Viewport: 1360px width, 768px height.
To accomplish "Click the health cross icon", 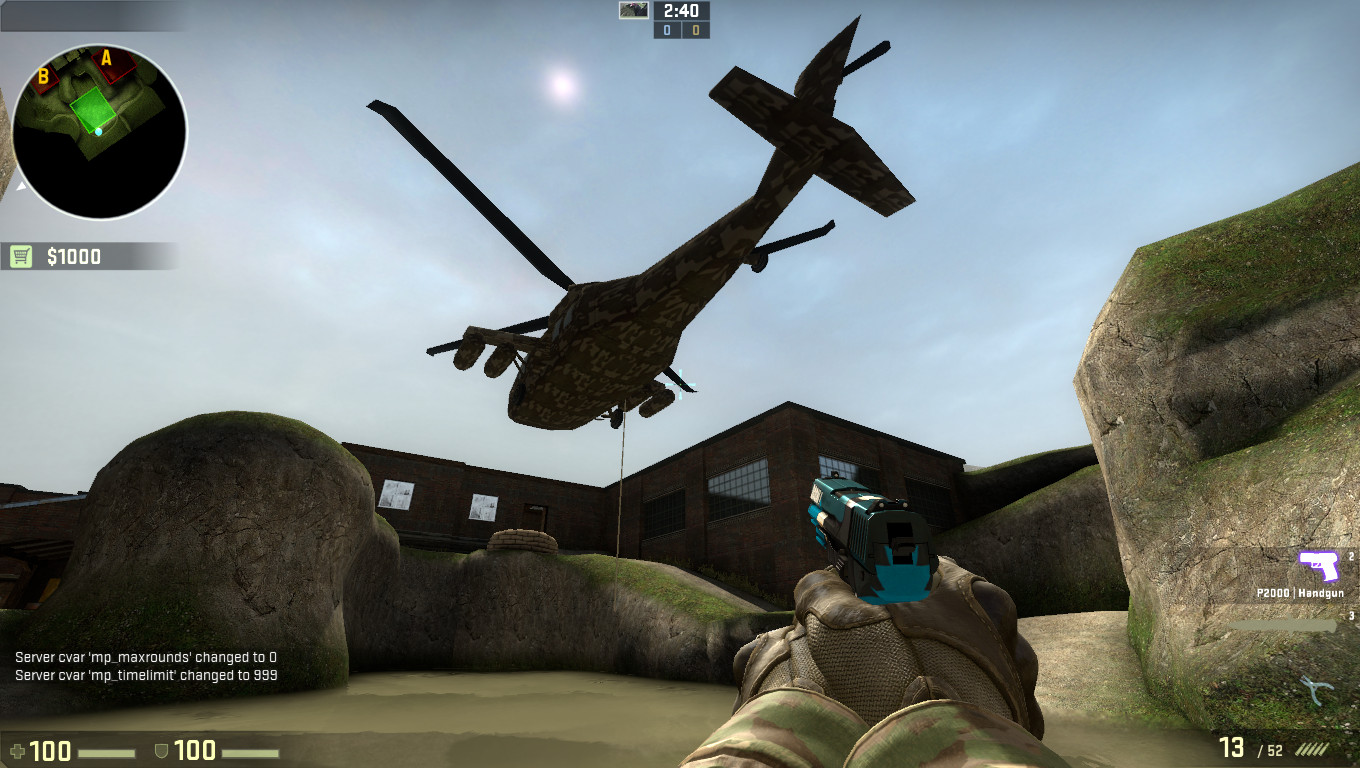I will click(18, 750).
